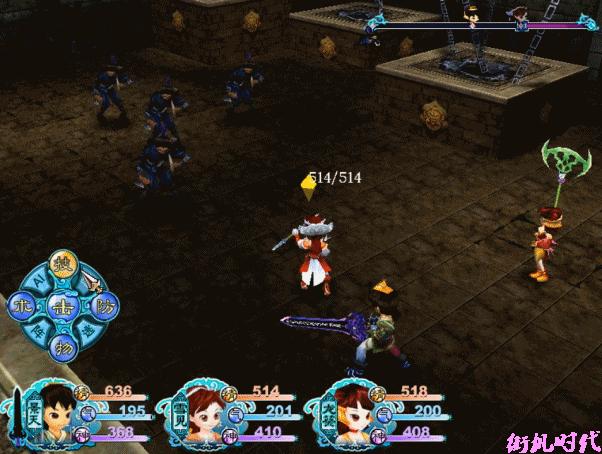602x454 pixels.
Task: Select the 逃 escape segment
Action: tap(87, 331)
